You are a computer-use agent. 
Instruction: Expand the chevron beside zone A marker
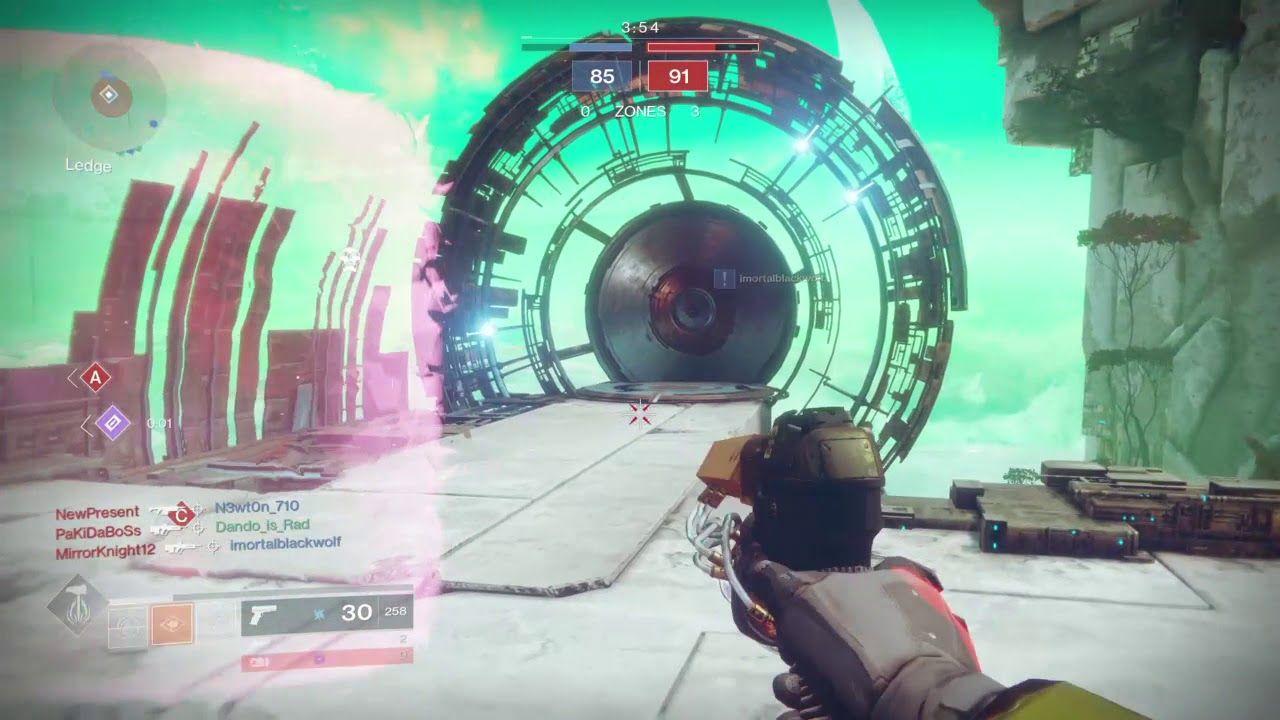tap(71, 378)
